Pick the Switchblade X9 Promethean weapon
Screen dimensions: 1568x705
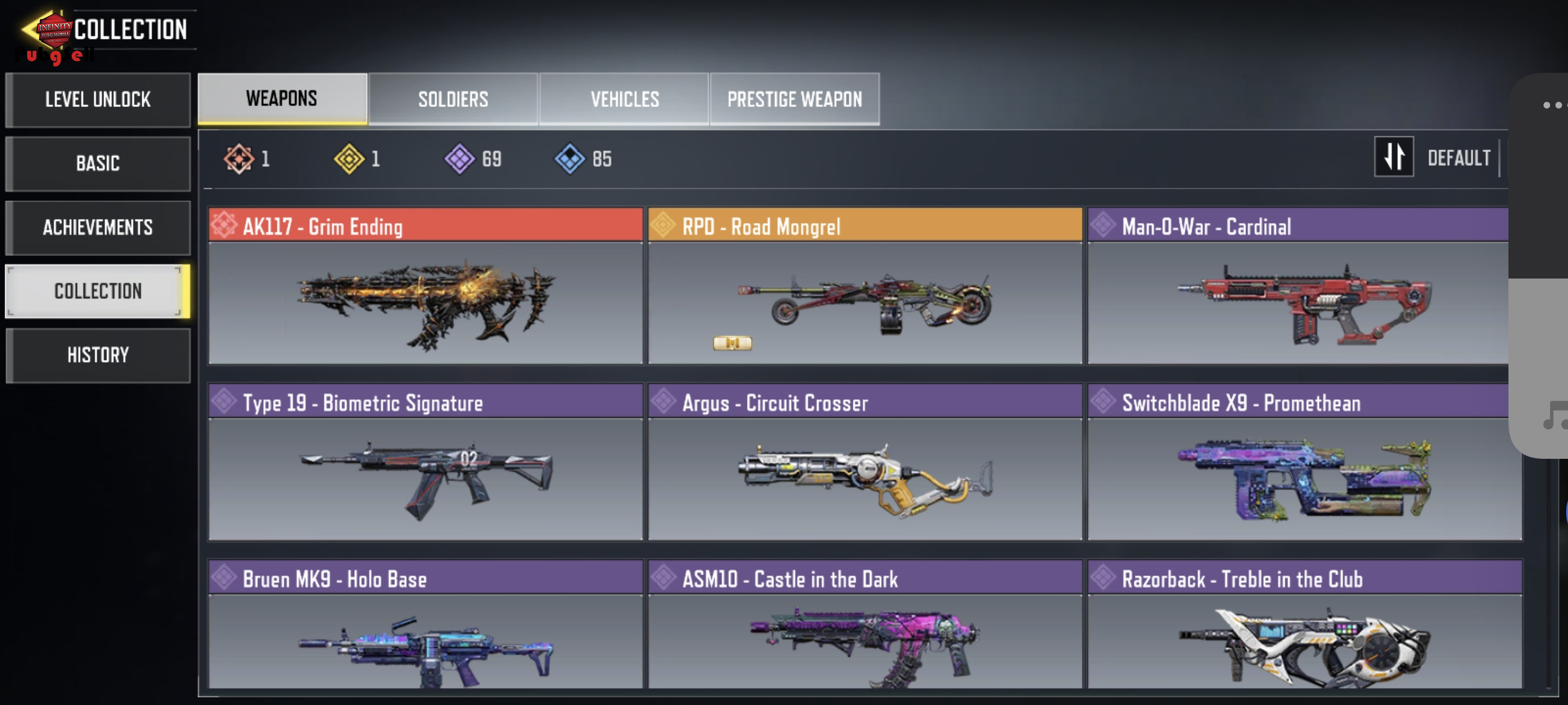(x=1304, y=462)
